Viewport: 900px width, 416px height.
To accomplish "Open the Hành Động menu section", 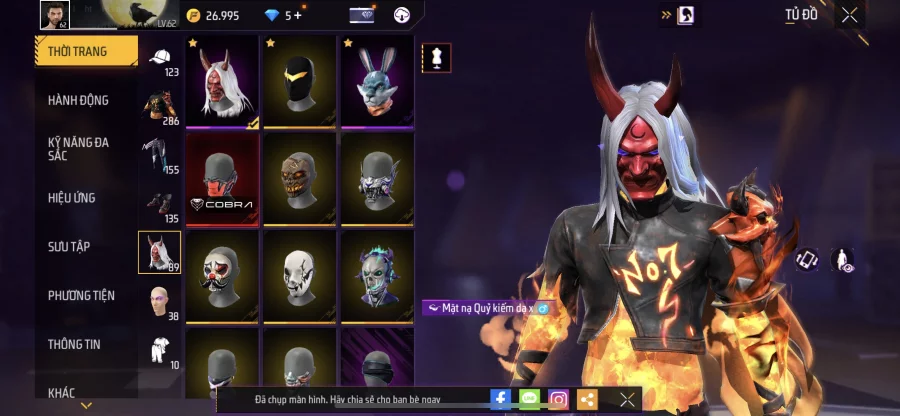I will click(x=78, y=100).
